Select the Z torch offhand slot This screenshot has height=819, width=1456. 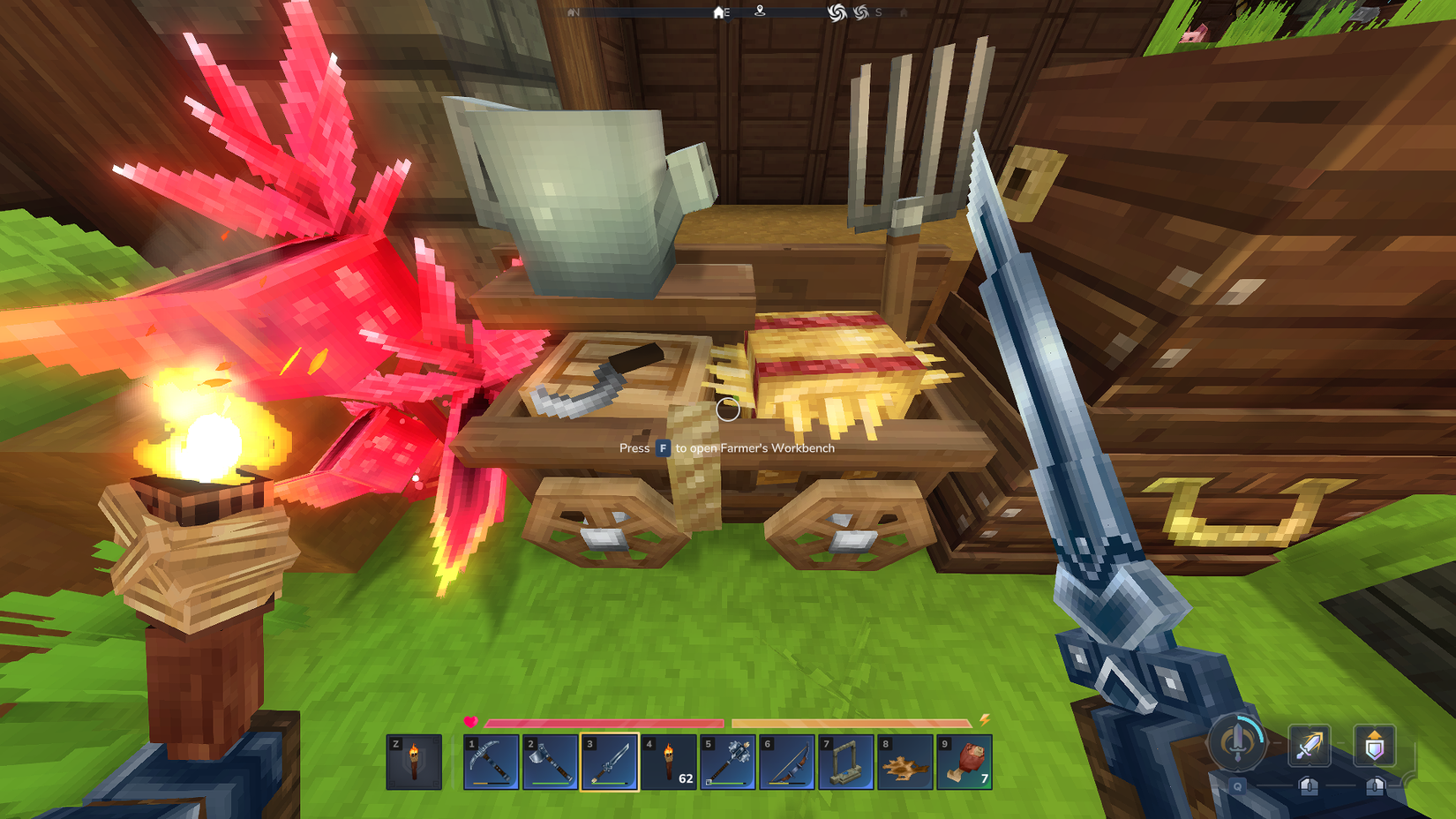415,763
